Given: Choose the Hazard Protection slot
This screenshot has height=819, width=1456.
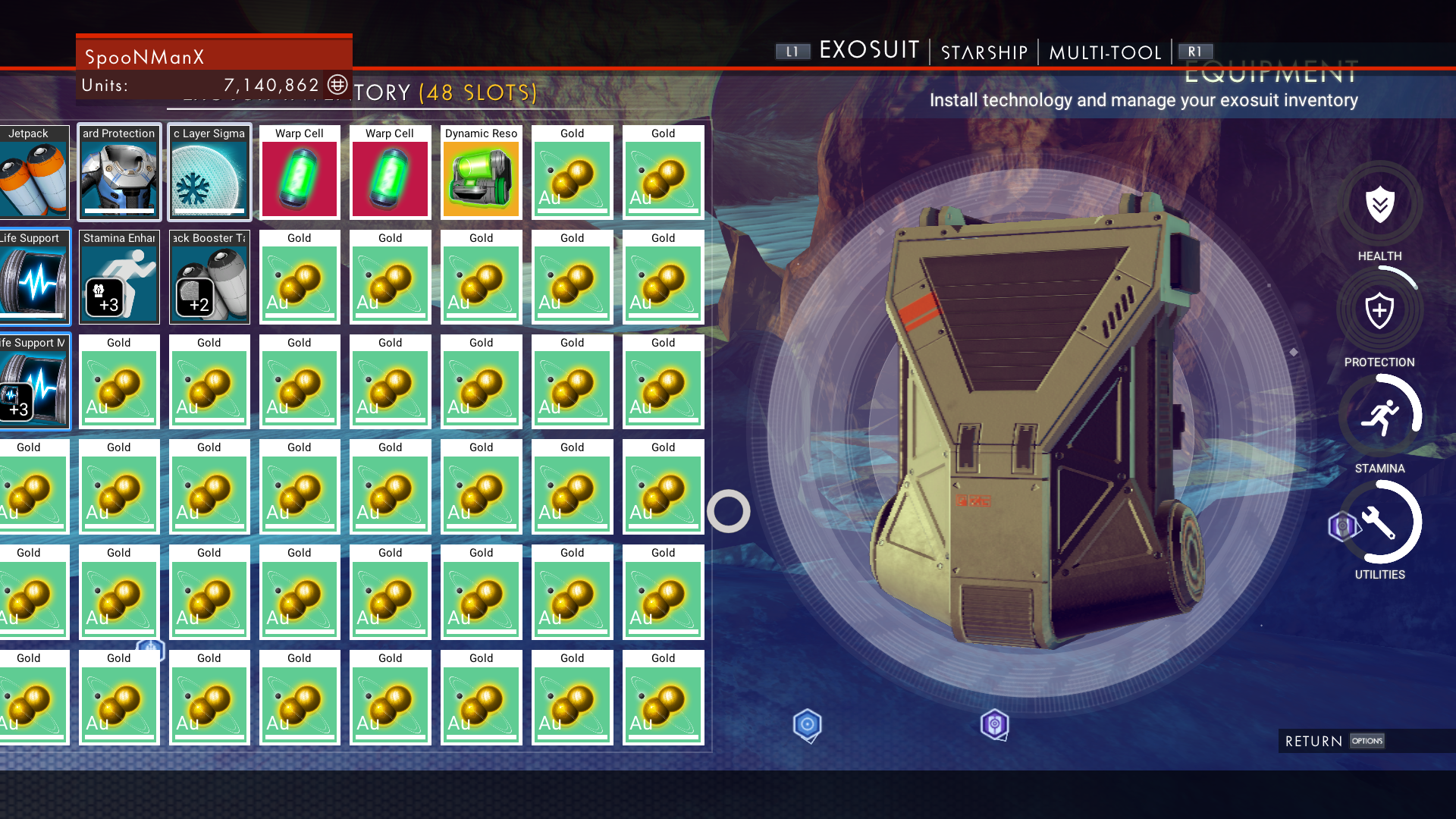Looking at the screenshot, I should tap(119, 173).
